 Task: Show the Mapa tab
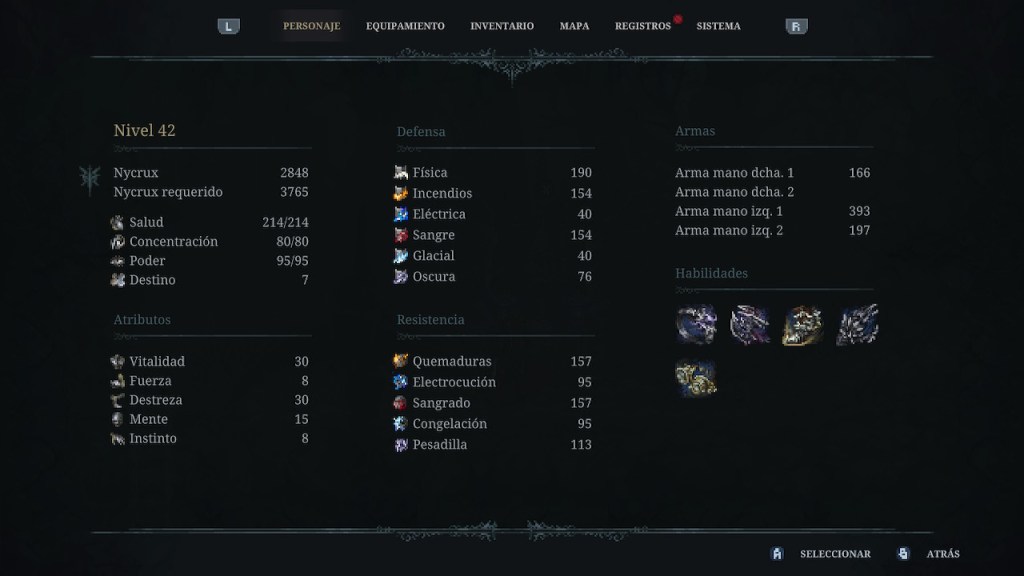tap(574, 26)
